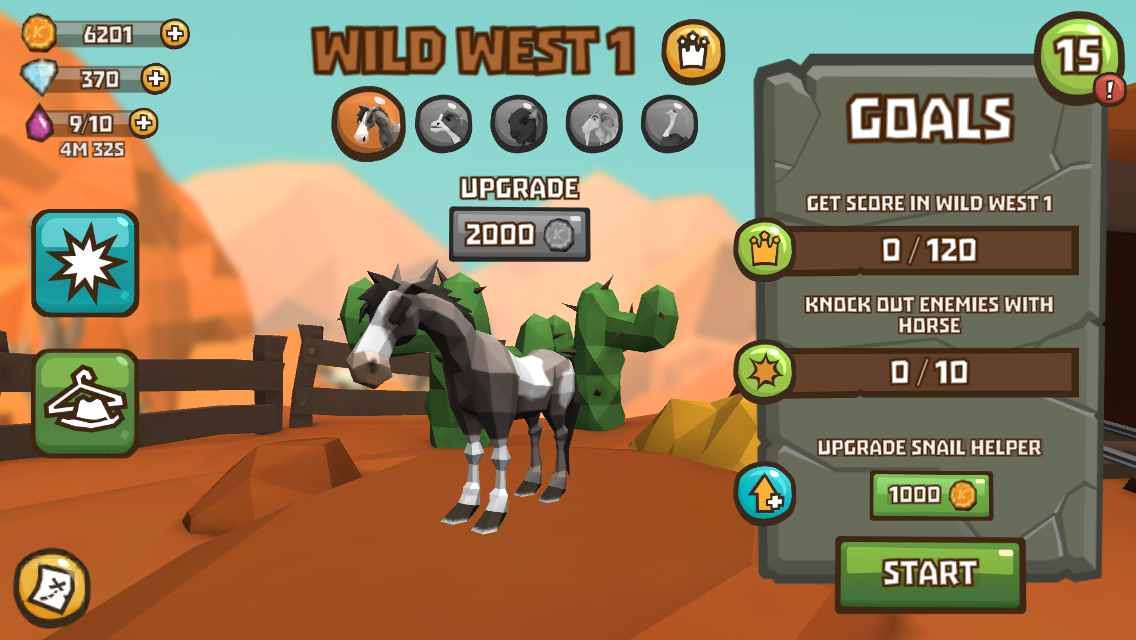Pick the ostrich animal icon
Viewport: 1136px width, 640px height.
[669, 124]
